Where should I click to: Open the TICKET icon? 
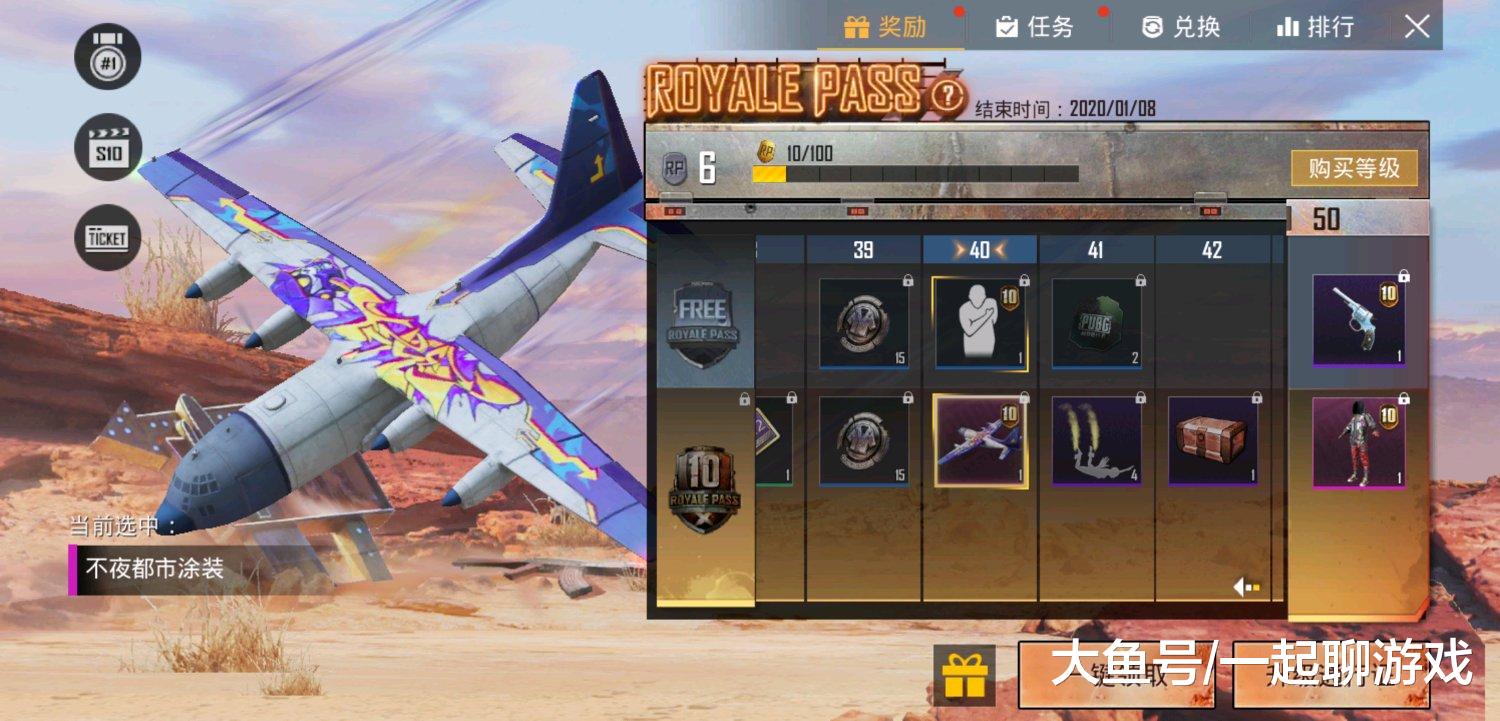coord(107,237)
